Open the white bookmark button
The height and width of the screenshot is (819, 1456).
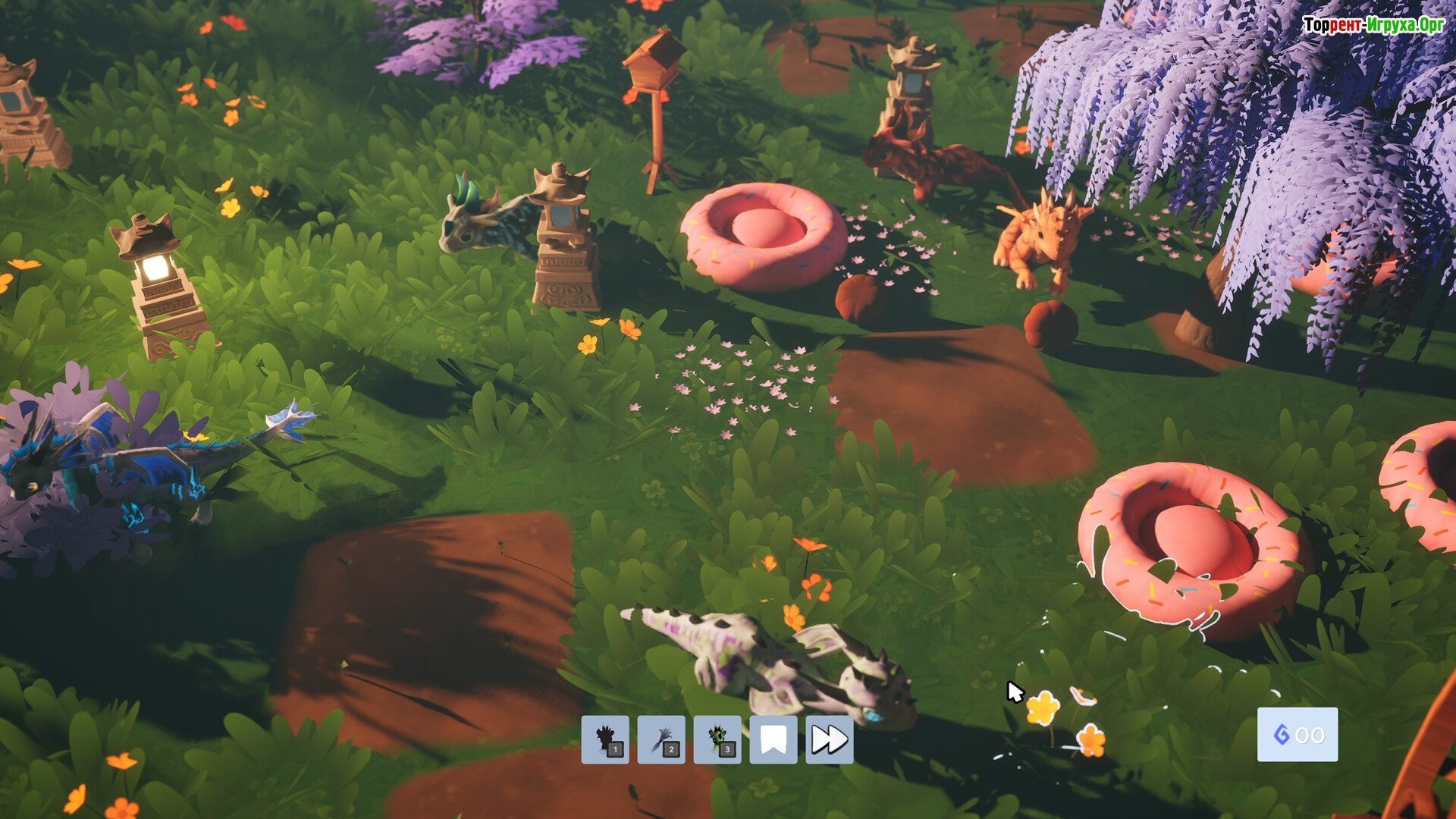point(773,739)
